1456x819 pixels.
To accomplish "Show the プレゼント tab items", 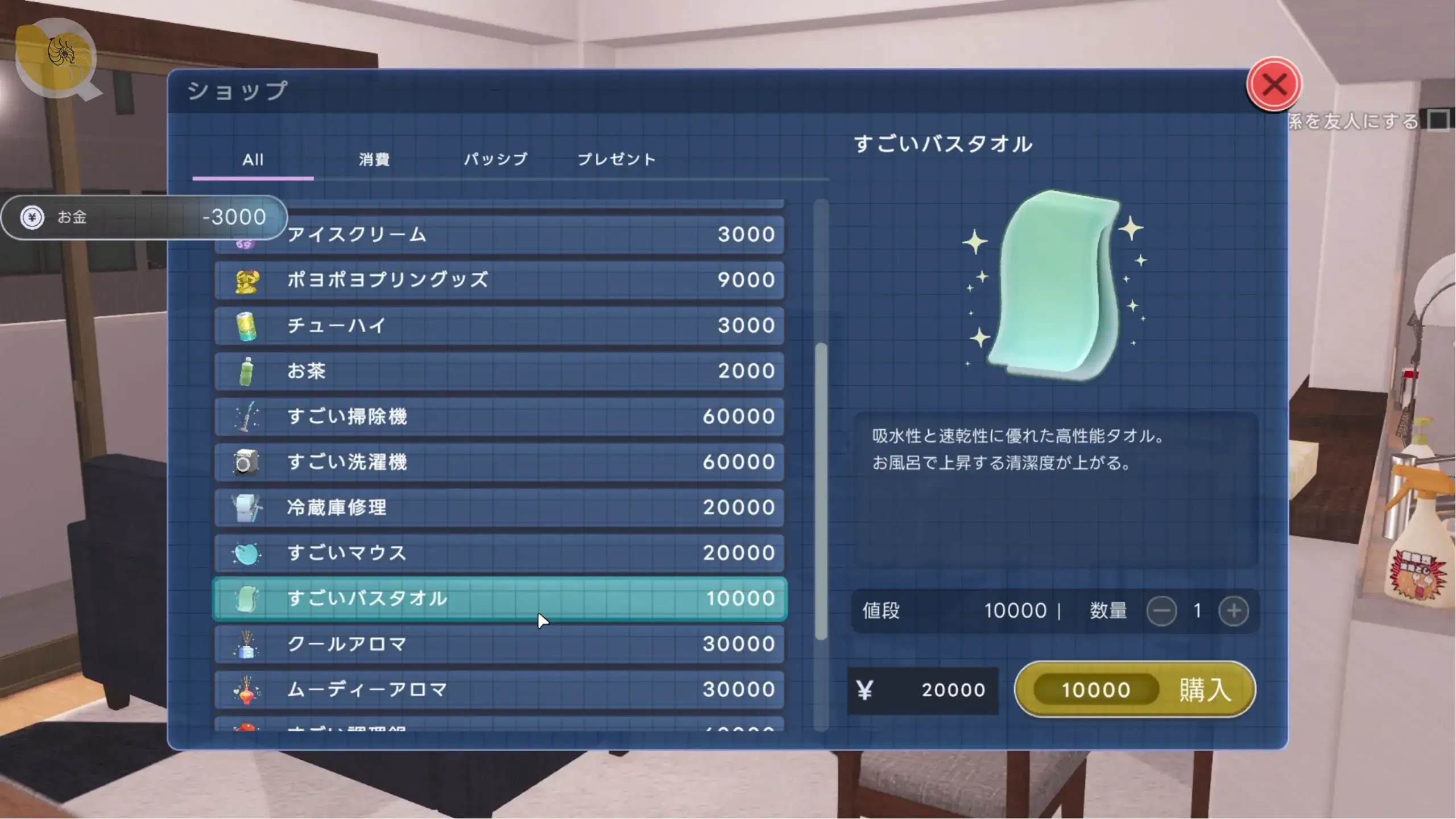I will point(617,159).
